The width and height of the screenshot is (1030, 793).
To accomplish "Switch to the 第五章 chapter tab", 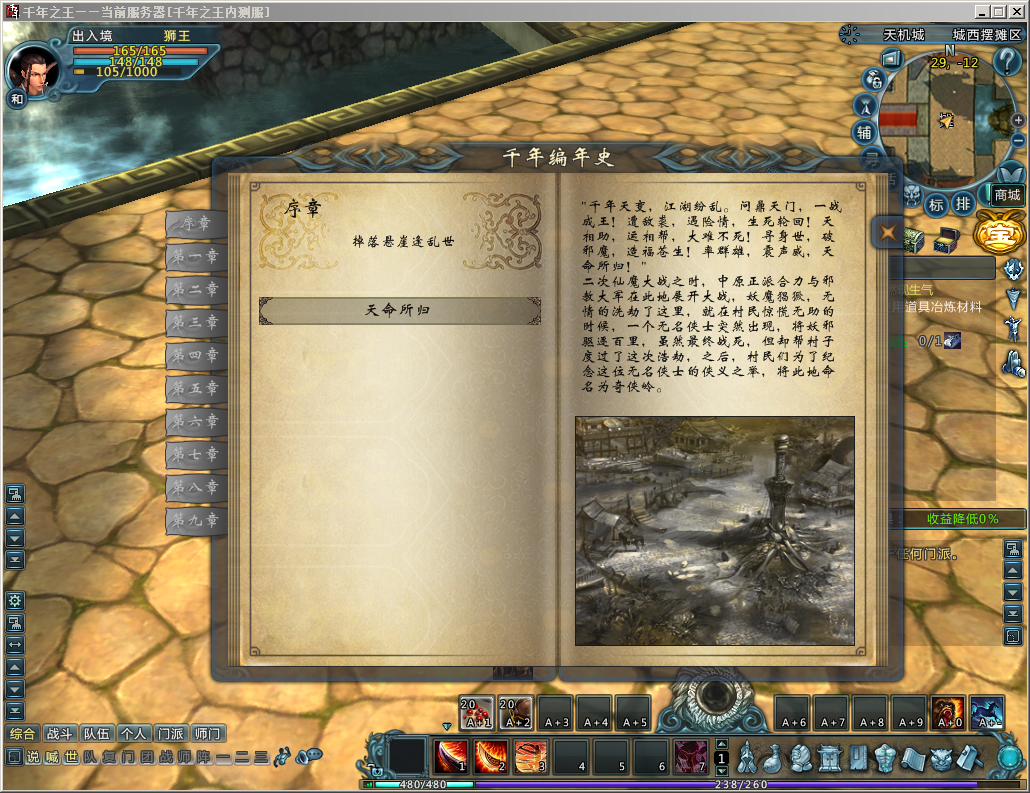I will [x=194, y=388].
